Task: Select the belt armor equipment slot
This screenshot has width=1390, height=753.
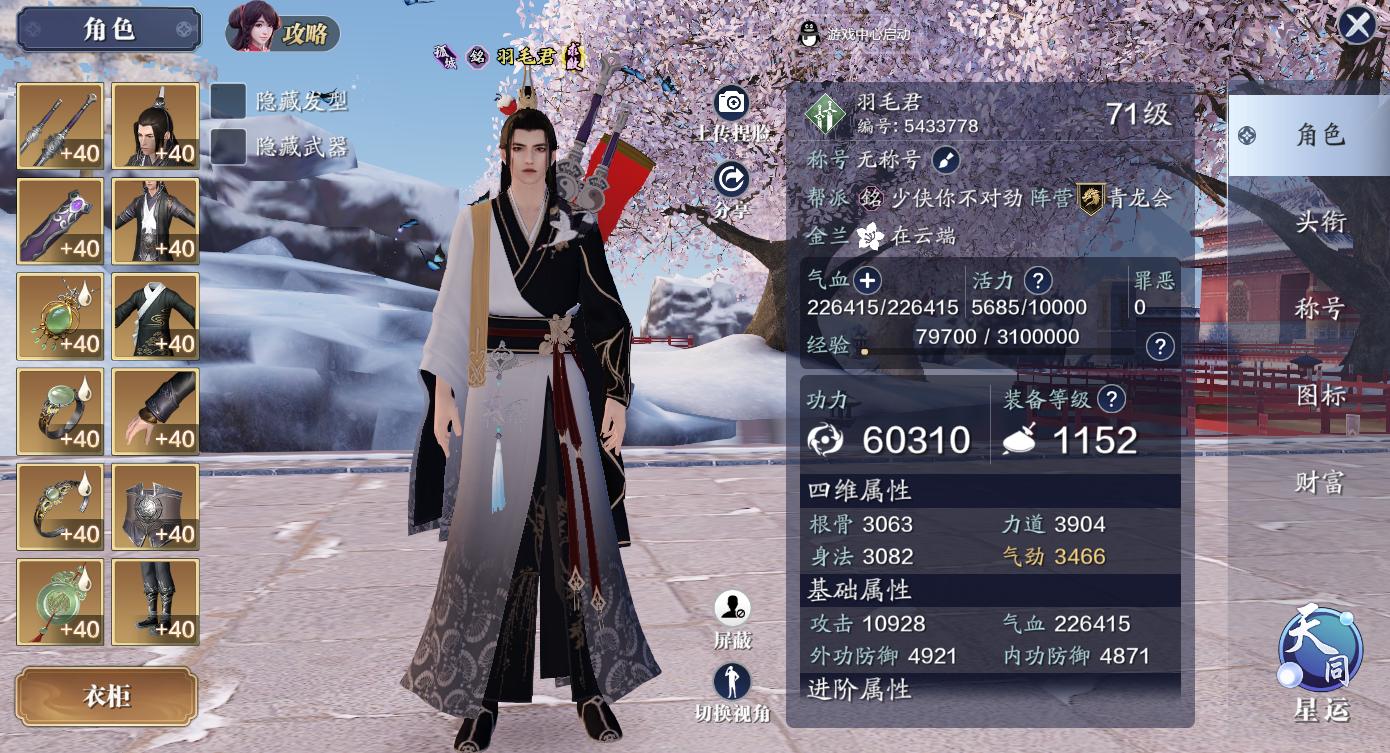Action: 155,506
